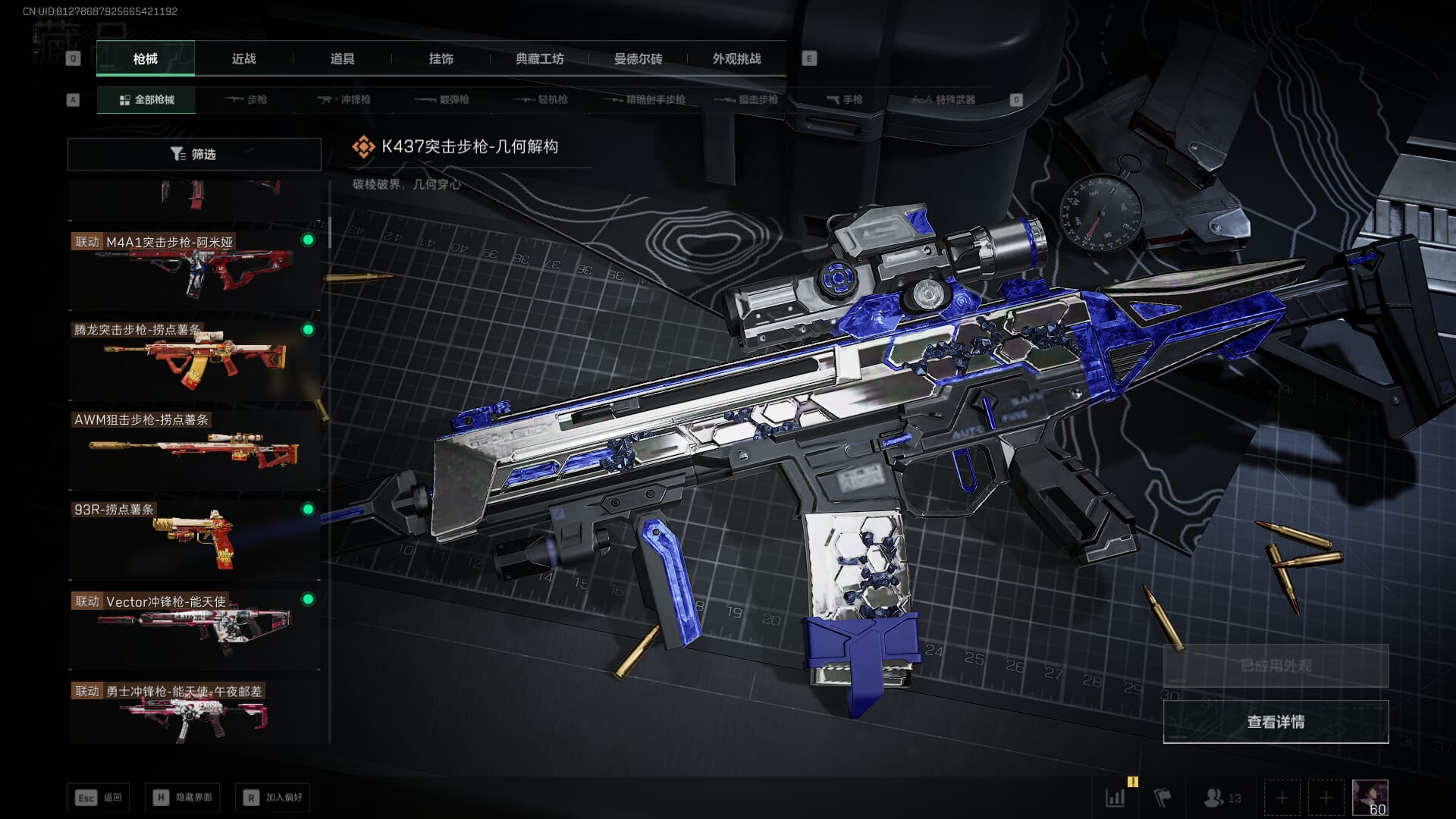Open the friends list icon
The width and height of the screenshot is (1456, 819).
(1222, 798)
